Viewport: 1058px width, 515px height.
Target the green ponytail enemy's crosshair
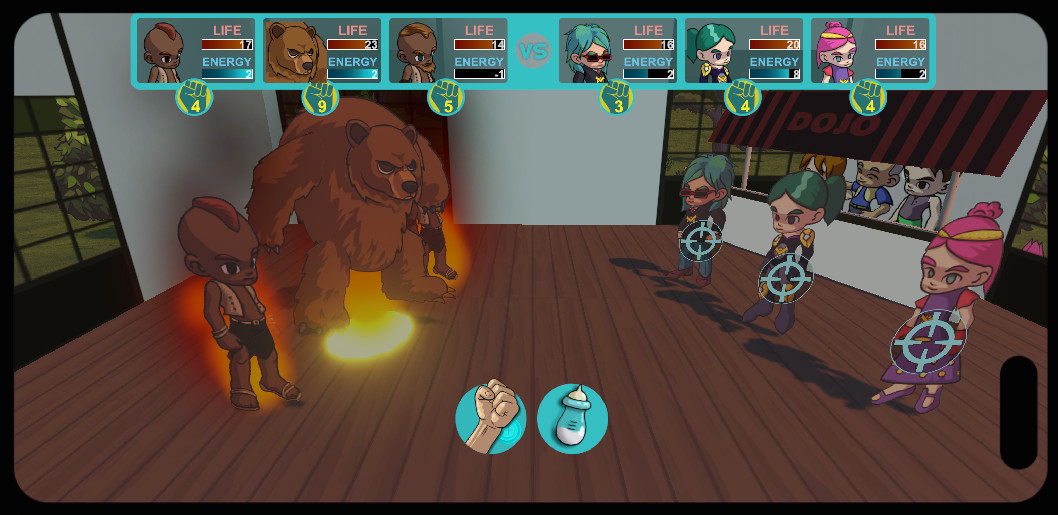[x=787, y=277]
